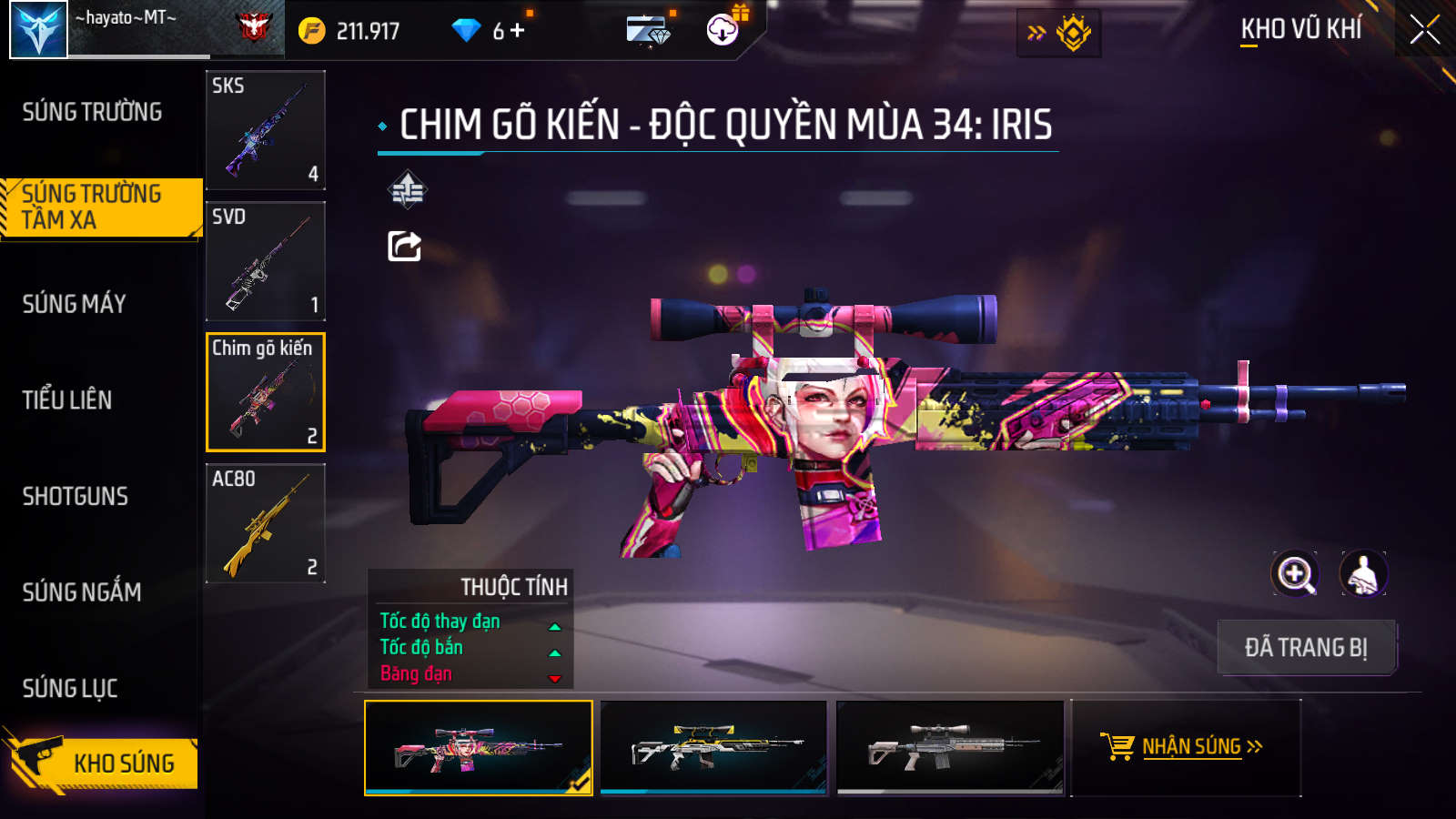Select the Súng Máy category
The image size is (1456, 819).
click(75, 304)
